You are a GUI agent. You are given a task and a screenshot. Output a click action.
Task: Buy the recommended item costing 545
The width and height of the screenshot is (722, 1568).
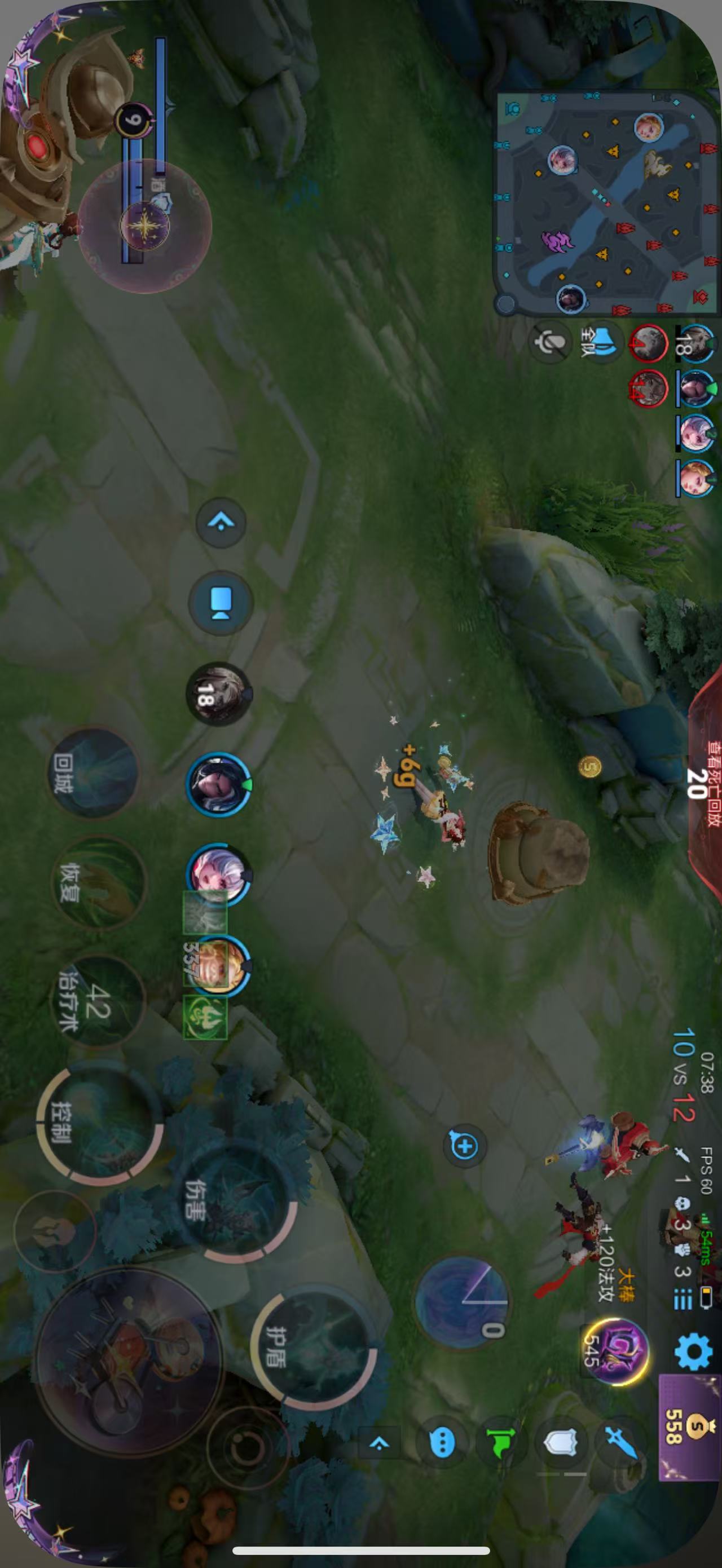pos(615,1350)
